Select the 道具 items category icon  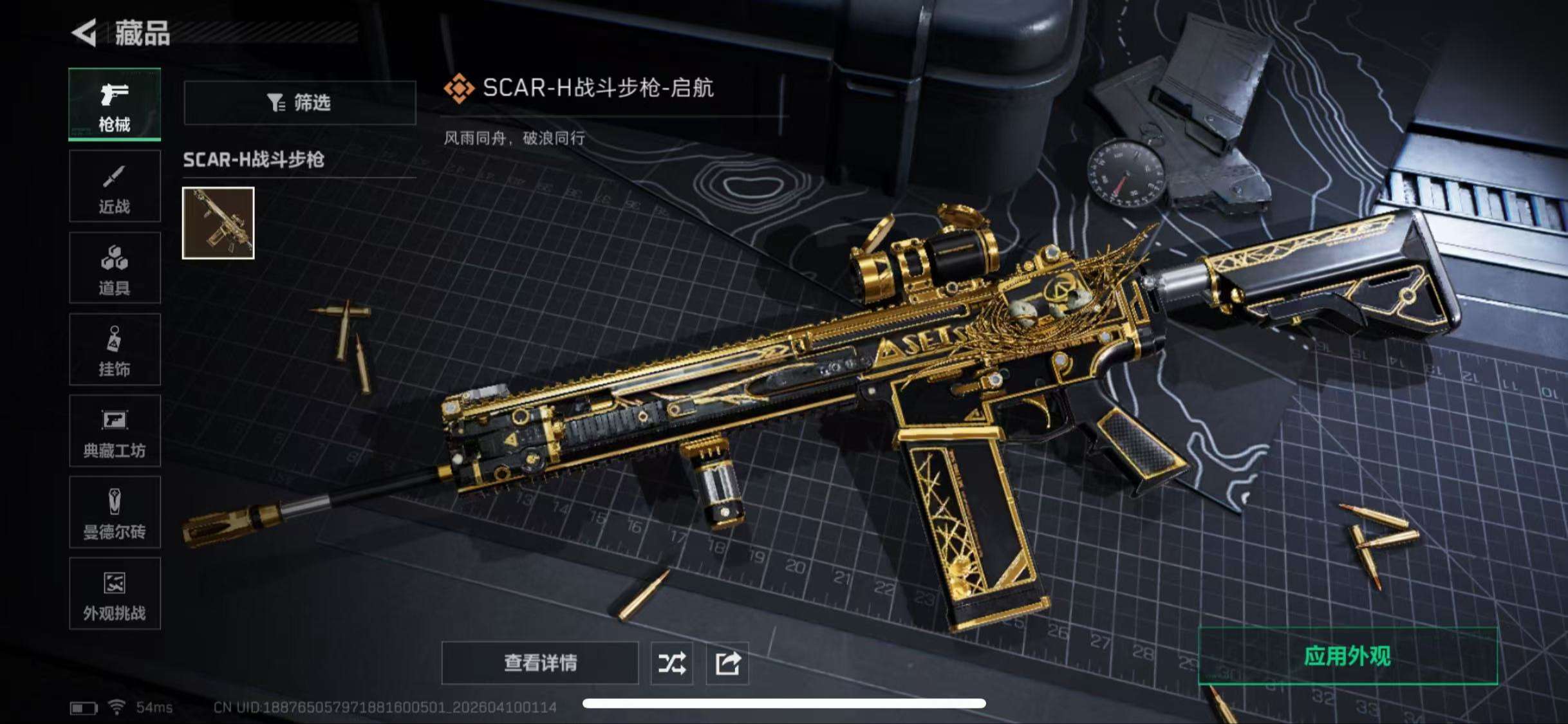pyautogui.click(x=115, y=267)
